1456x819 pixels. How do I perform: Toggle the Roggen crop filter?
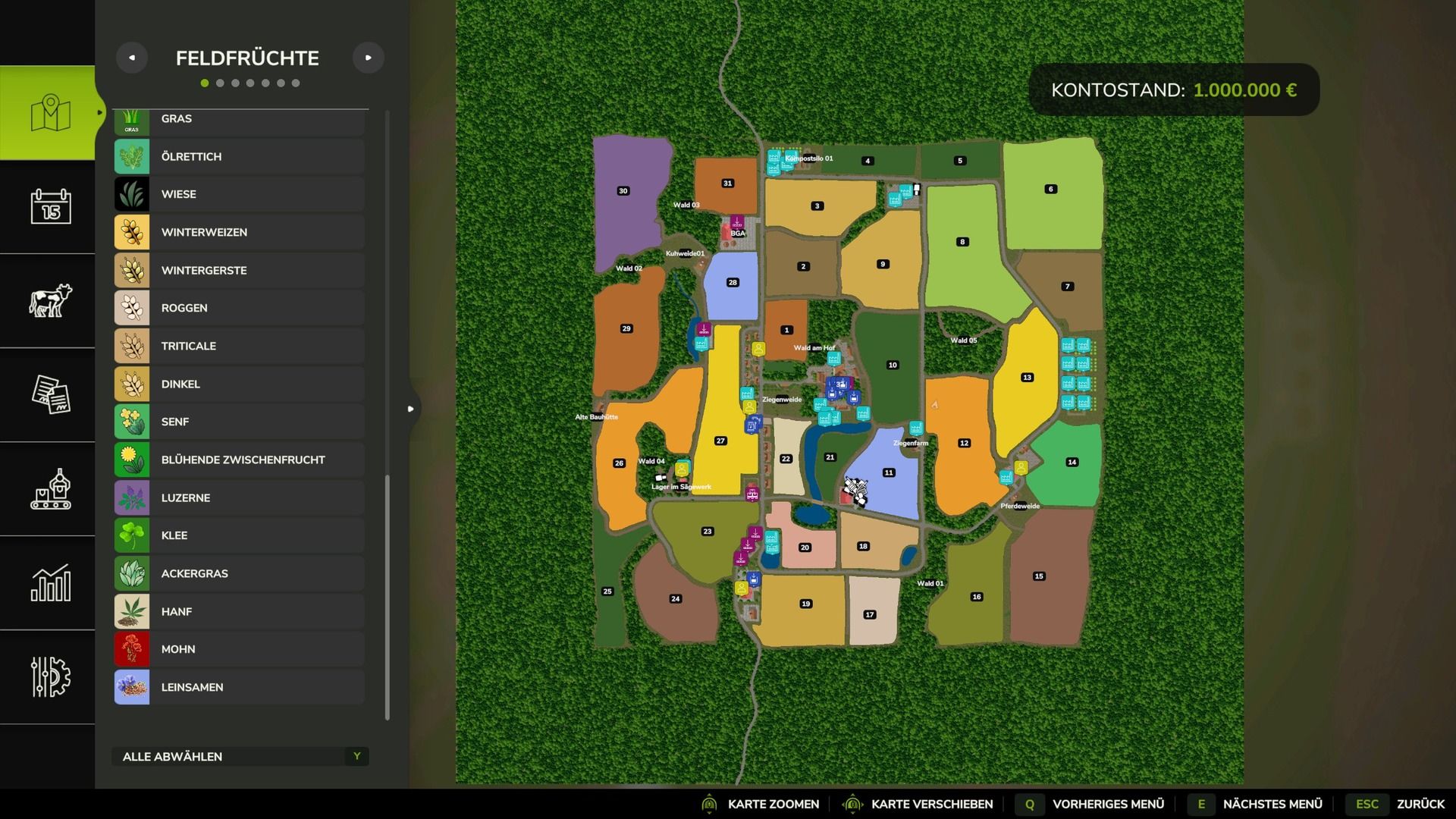[x=239, y=308]
